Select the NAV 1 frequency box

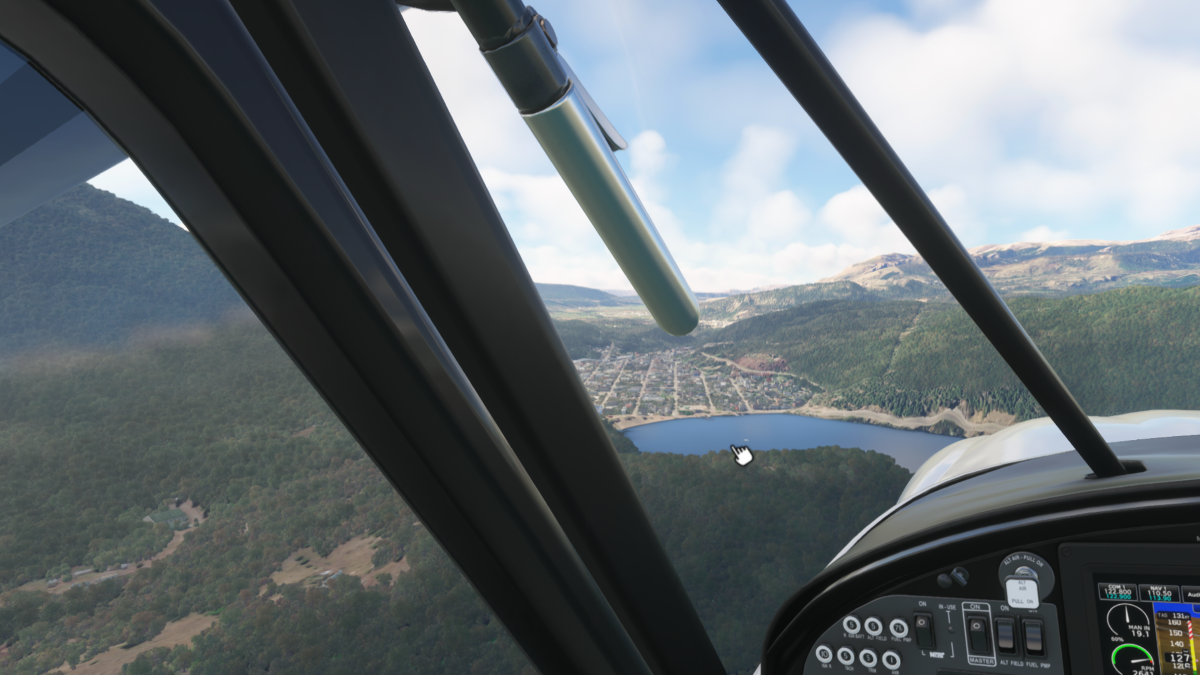click(x=1158, y=592)
